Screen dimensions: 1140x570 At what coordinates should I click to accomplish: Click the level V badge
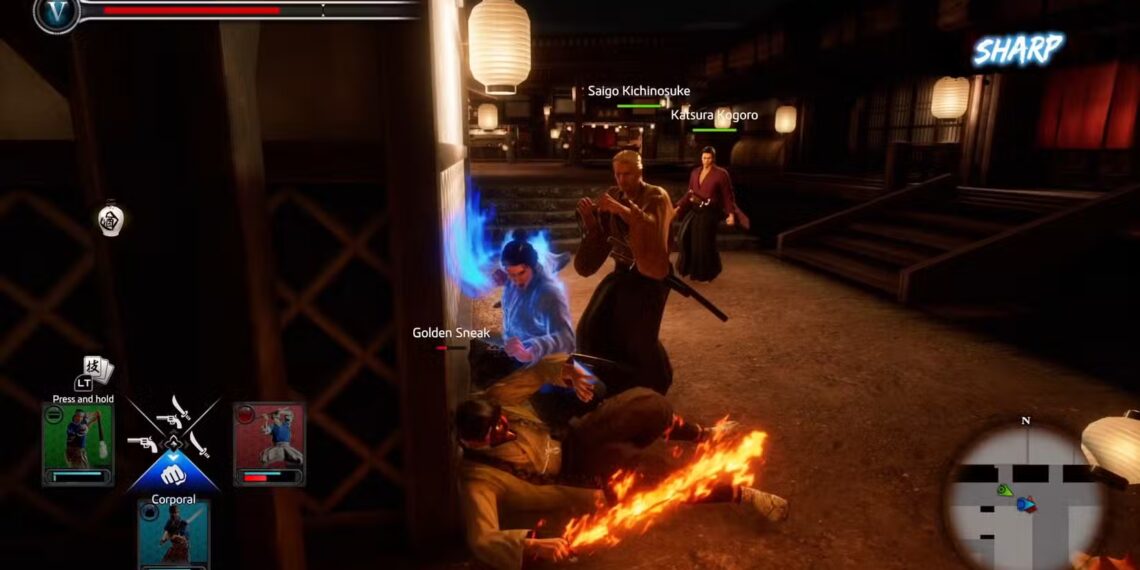pos(57,12)
